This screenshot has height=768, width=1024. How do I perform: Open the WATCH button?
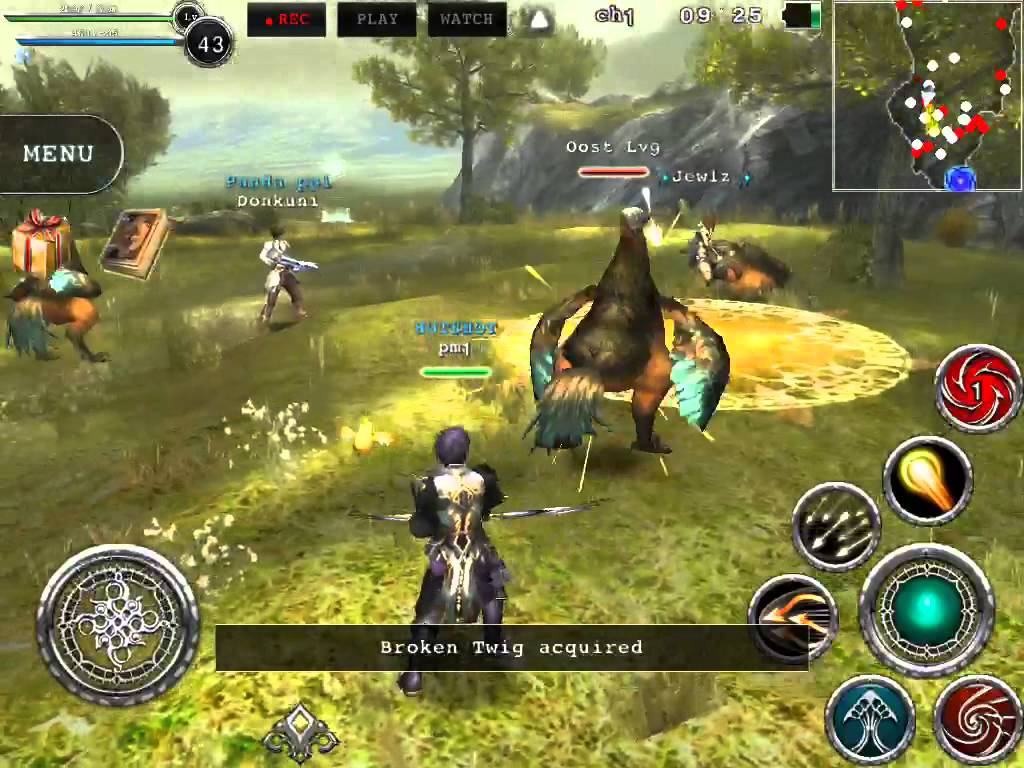[466, 19]
